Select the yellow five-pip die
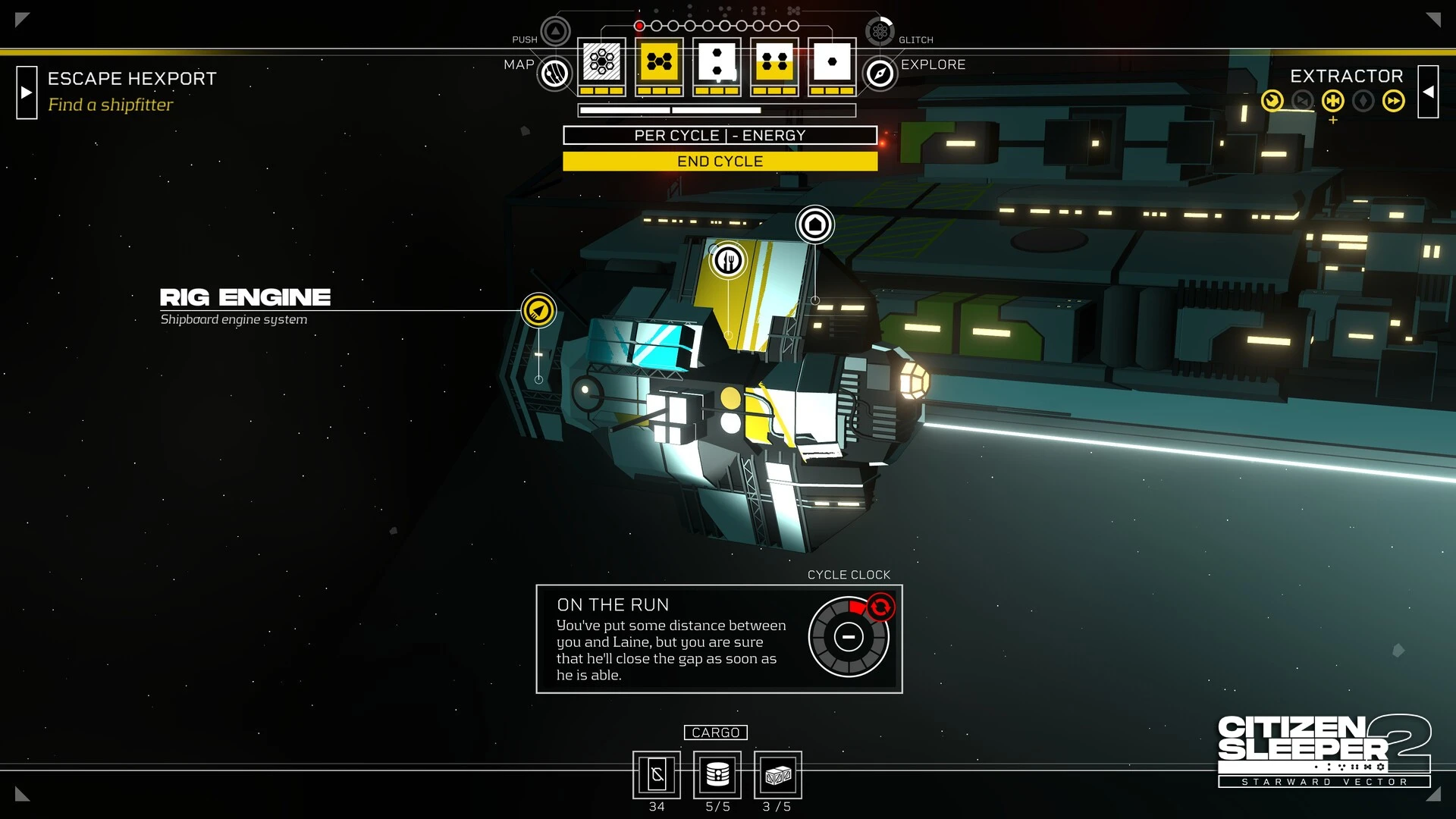 pyautogui.click(x=659, y=62)
